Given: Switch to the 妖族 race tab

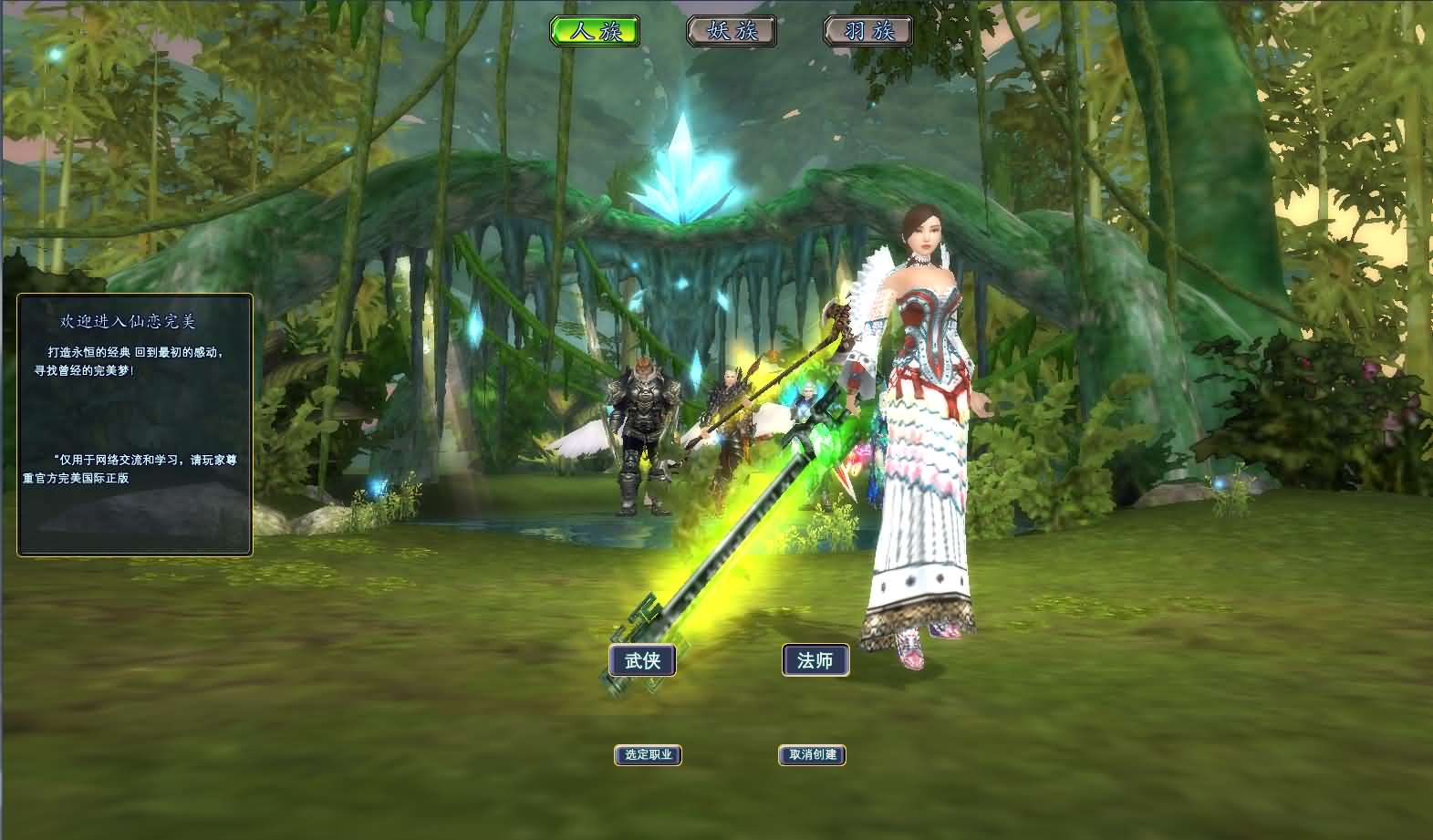Looking at the screenshot, I should point(732,31).
